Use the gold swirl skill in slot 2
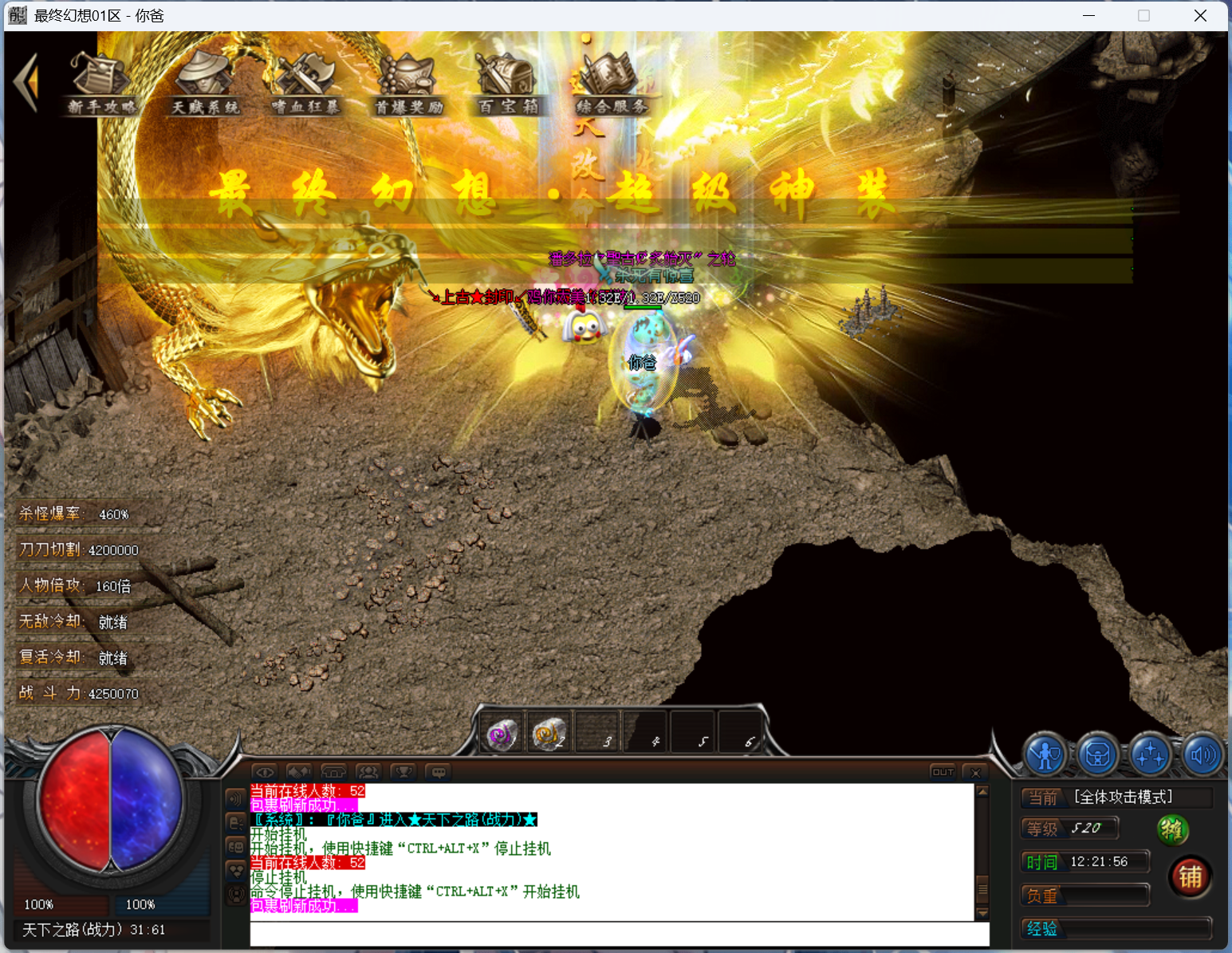This screenshot has width=1232, height=953. click(x=549, y=734)
